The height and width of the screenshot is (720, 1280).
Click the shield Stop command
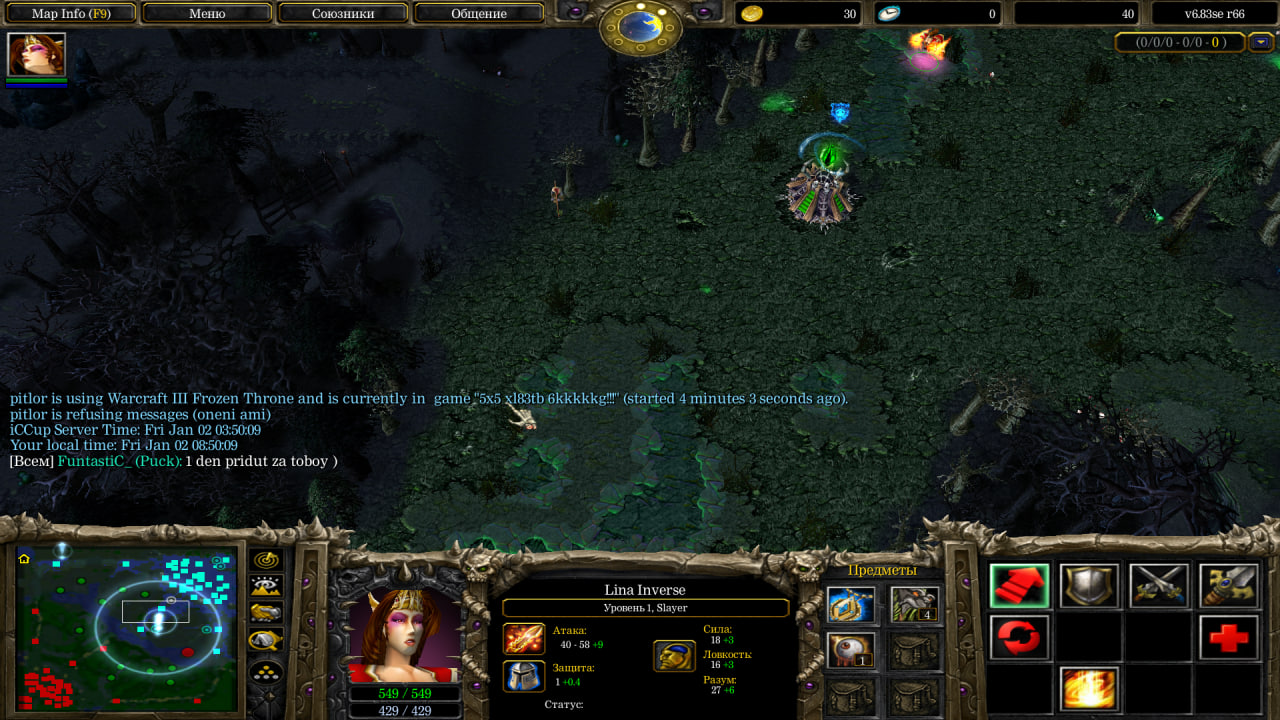tap(1089, 586)
